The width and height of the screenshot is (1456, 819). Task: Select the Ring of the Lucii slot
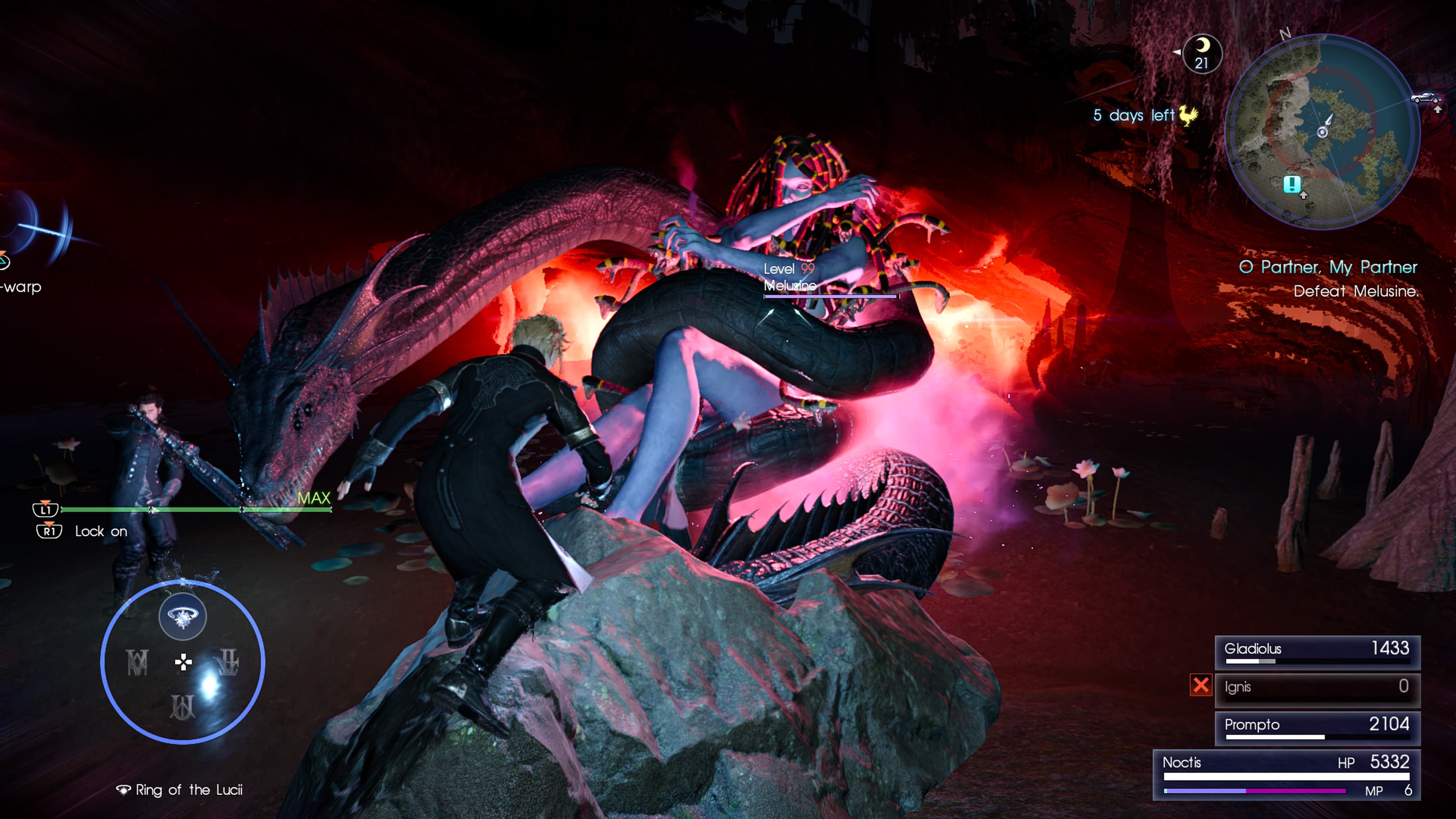coord(182,616)
